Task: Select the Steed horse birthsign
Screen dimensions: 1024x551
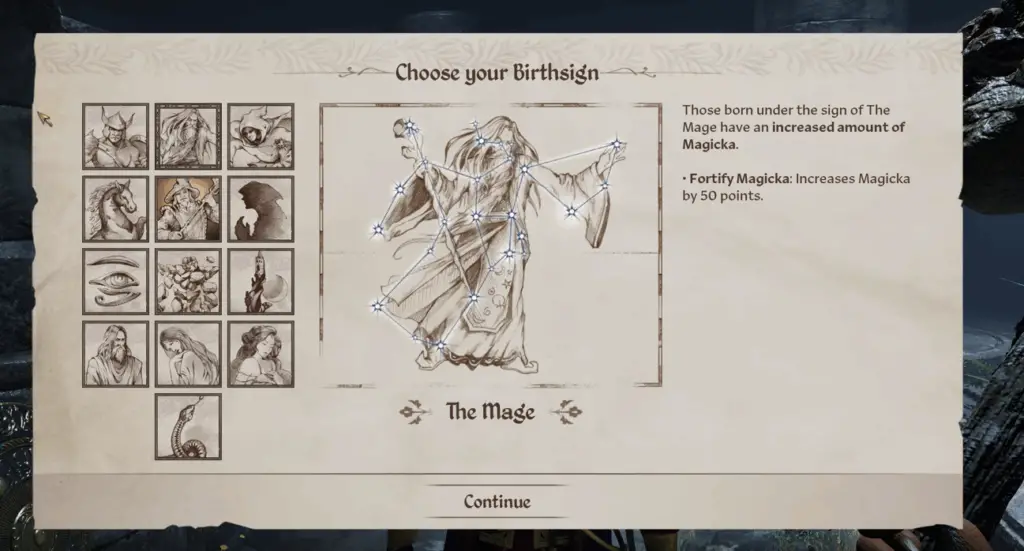Action: [115, 209]
